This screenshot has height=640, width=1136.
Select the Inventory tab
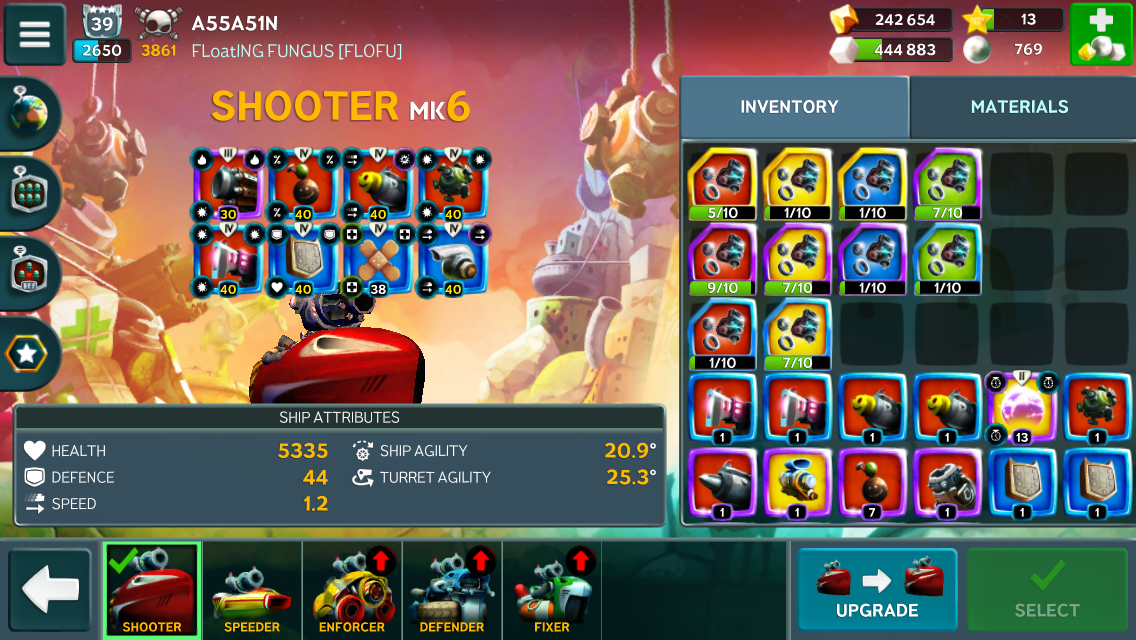tap(789, 107)
